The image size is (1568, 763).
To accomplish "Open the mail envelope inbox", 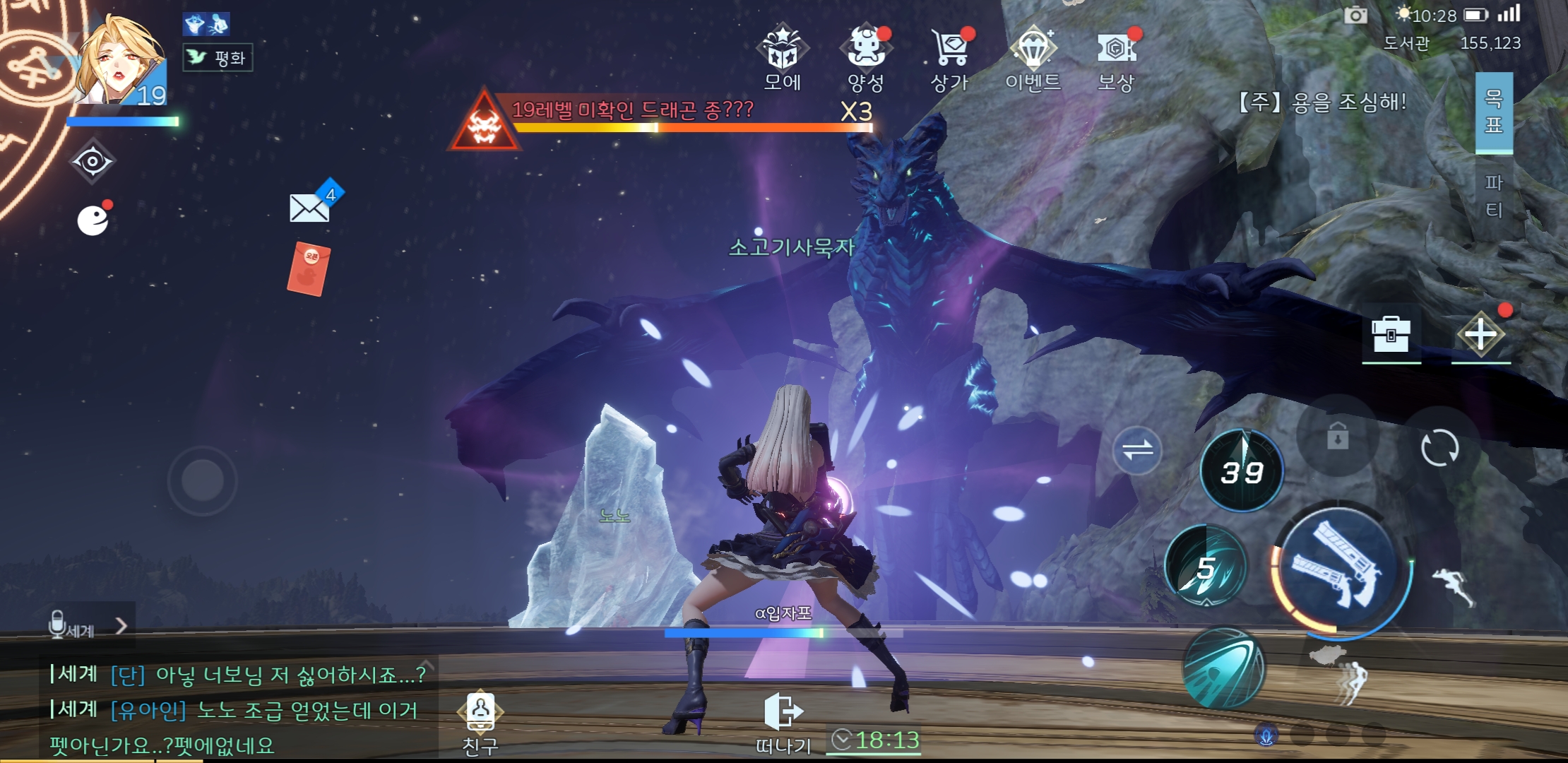I will click(x=310, y=208).
